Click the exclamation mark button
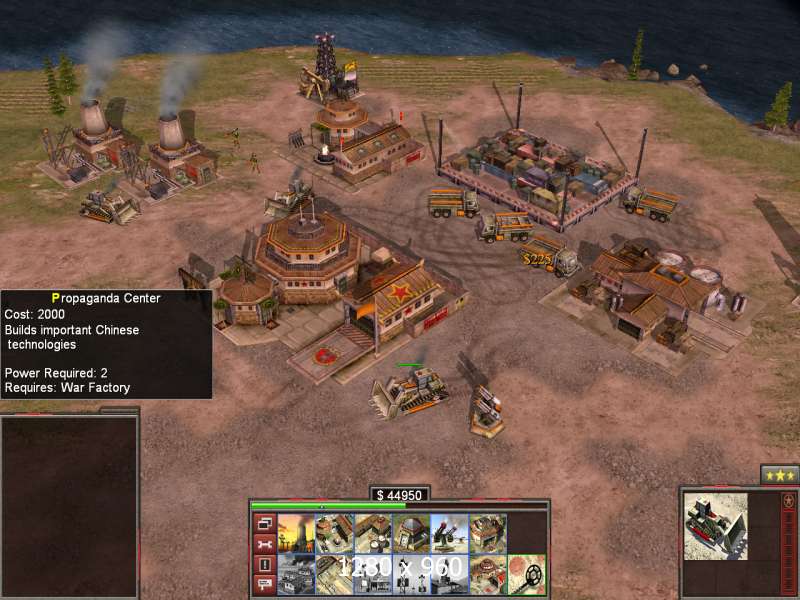Screen dimensions: 800x600 coord(265,565)
